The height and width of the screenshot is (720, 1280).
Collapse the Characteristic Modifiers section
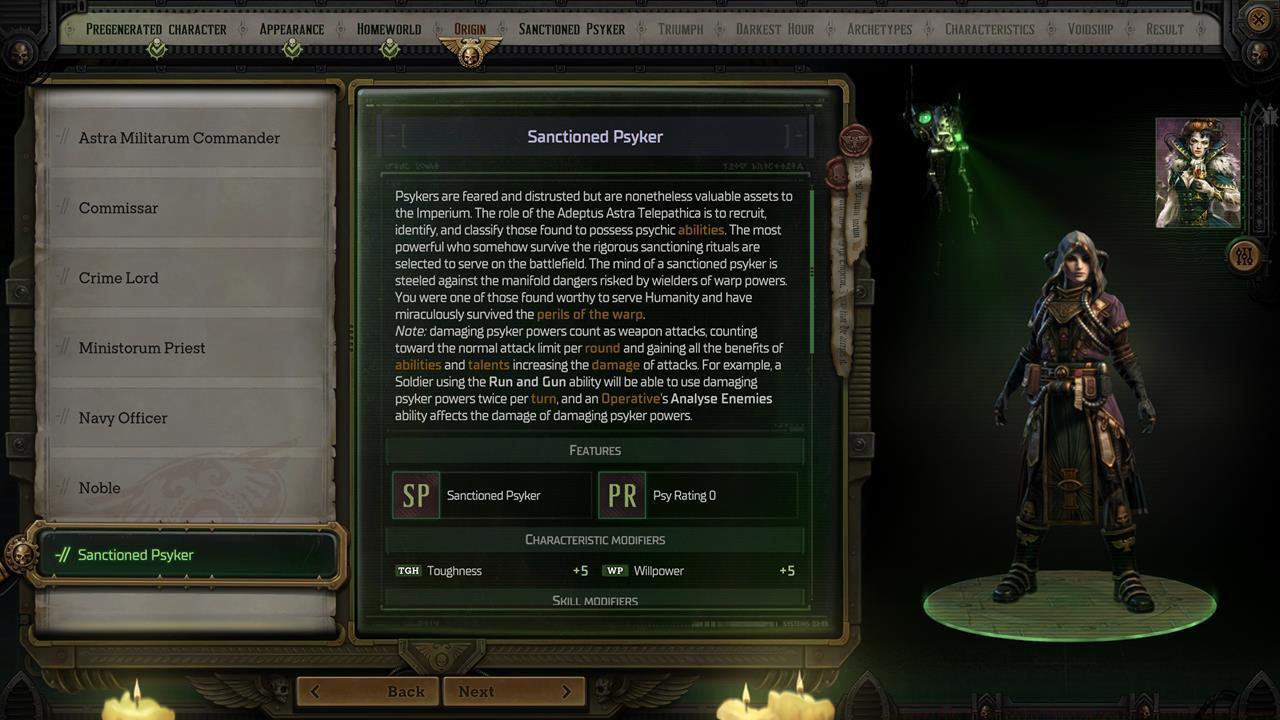point(595,539)
